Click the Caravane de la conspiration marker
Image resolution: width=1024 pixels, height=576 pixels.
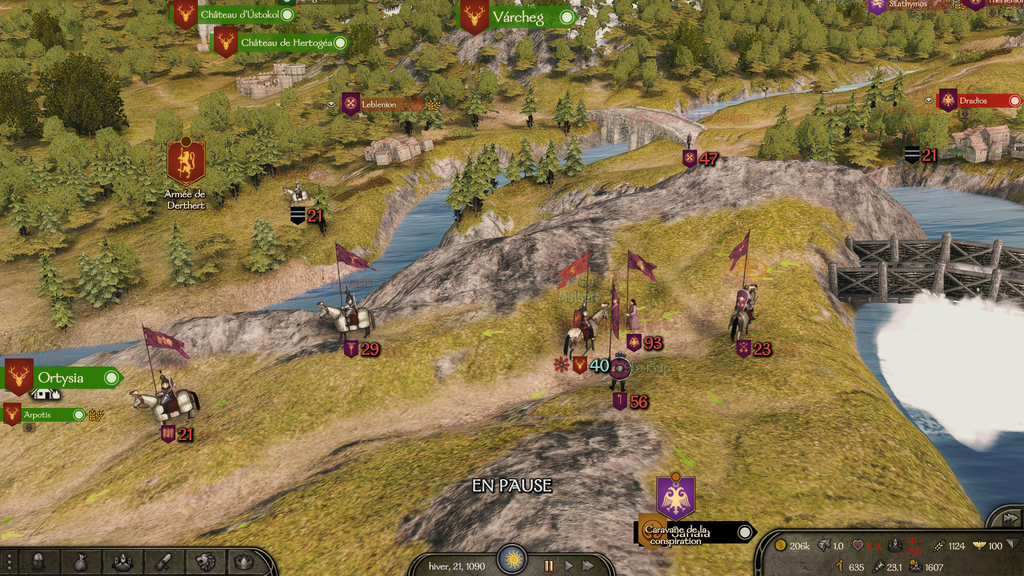click(676, 498)
